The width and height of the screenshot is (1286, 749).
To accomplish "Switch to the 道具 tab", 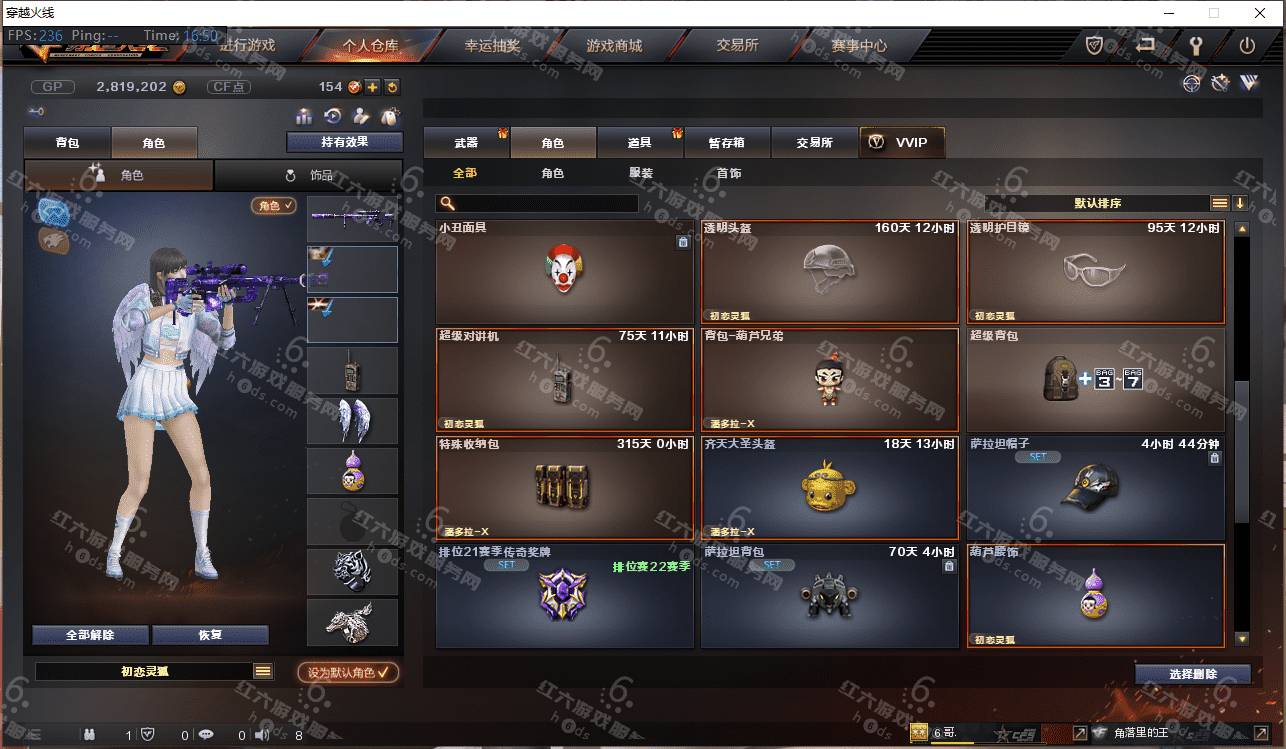I will point(640,143).
